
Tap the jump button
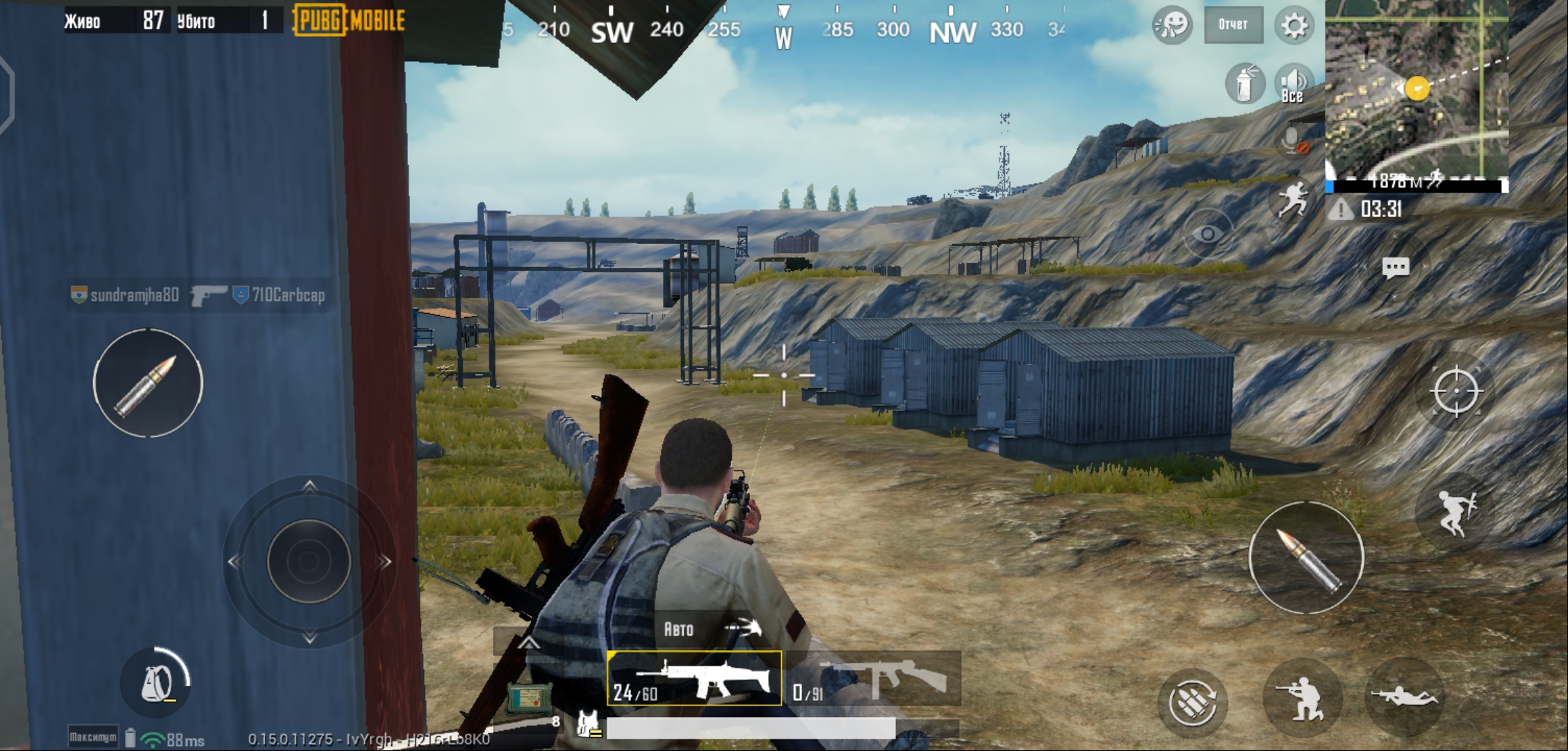[1455, 513]
